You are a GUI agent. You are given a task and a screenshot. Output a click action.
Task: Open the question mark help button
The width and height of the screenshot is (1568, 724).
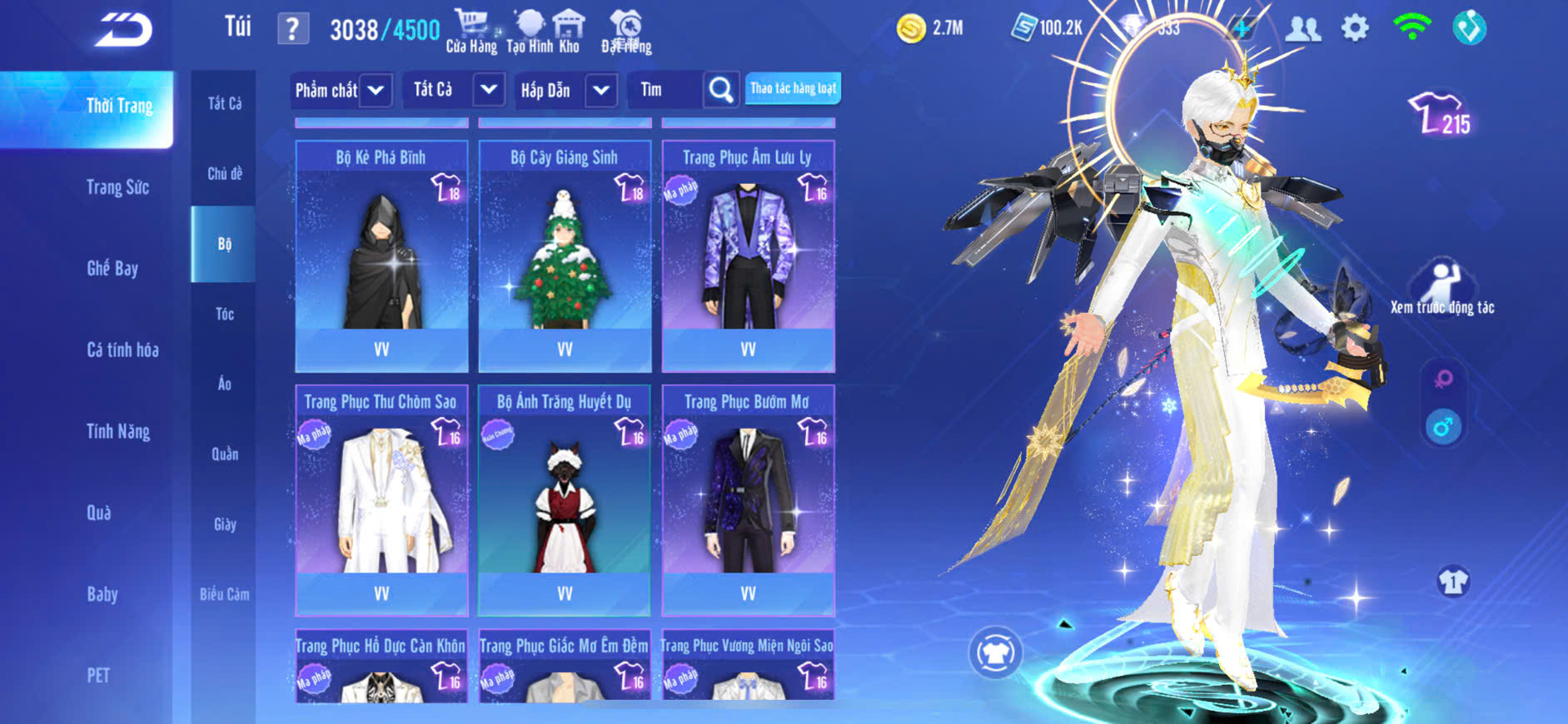[292, 30]
